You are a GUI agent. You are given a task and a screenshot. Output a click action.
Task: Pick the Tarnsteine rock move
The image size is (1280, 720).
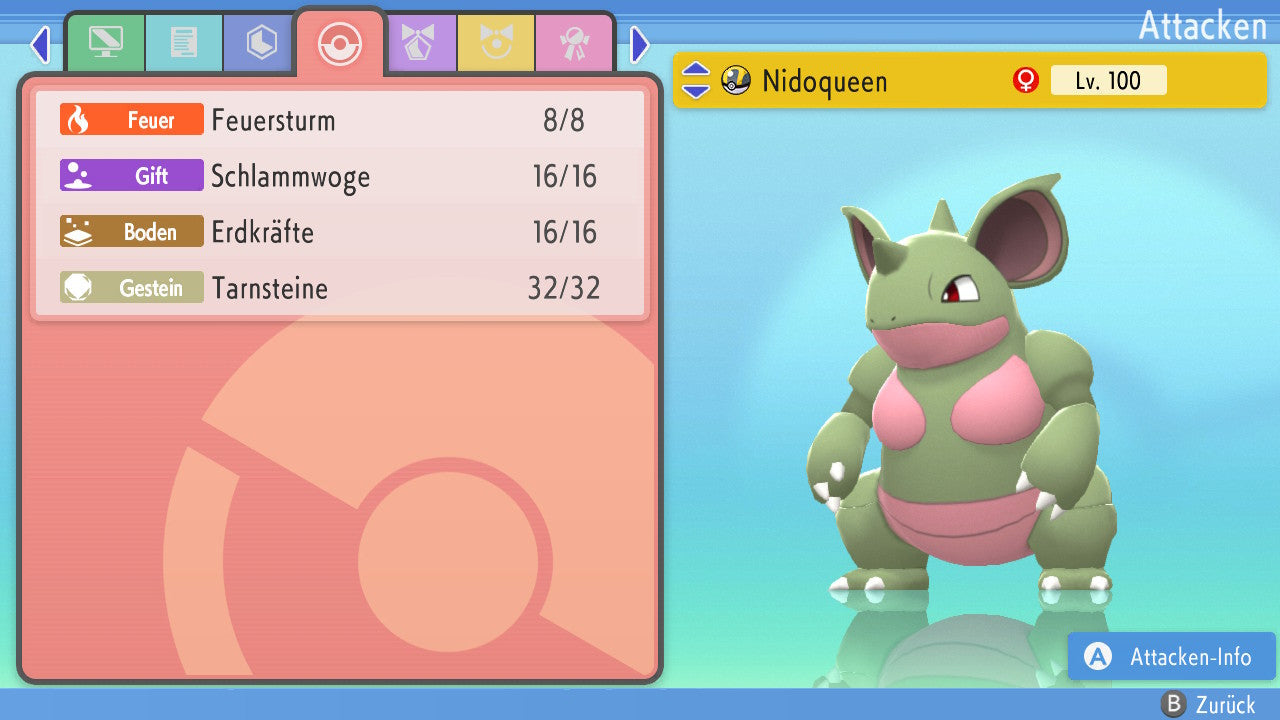coord(340,288)
